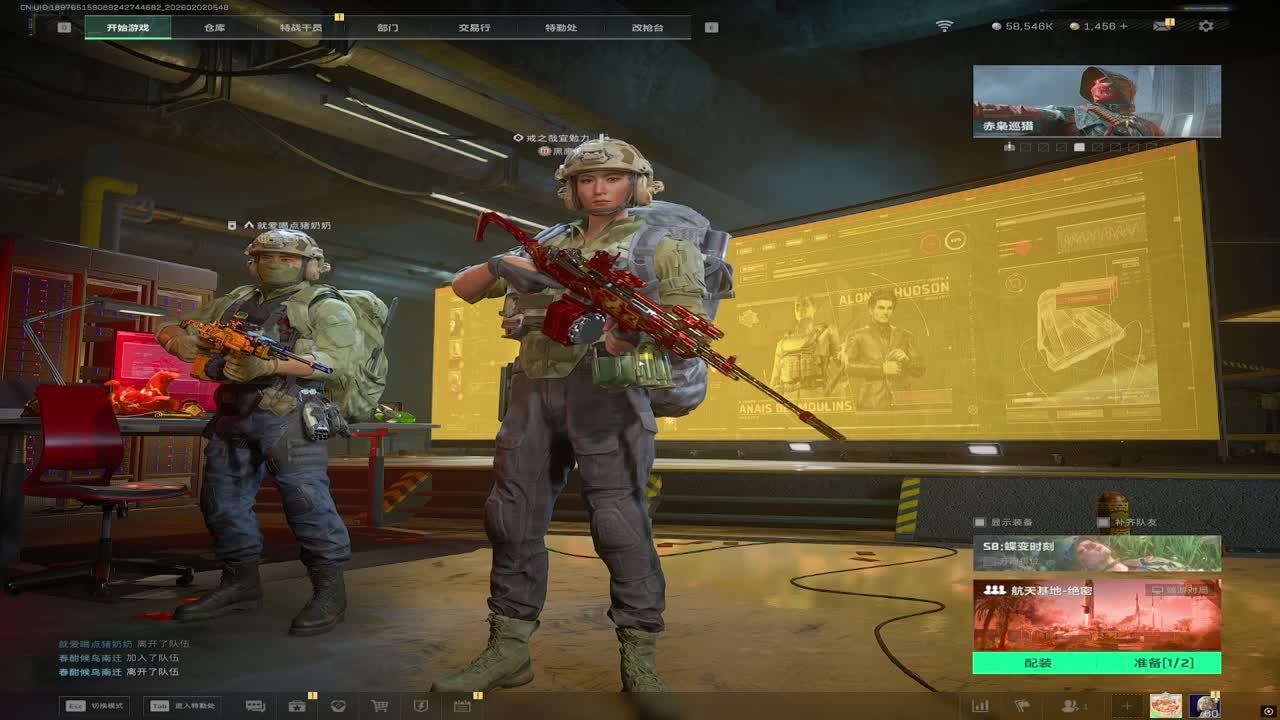1280x720 pixels.
Task: Toggle the 显示装备 checkbox
Action: [x=980, y=523]
